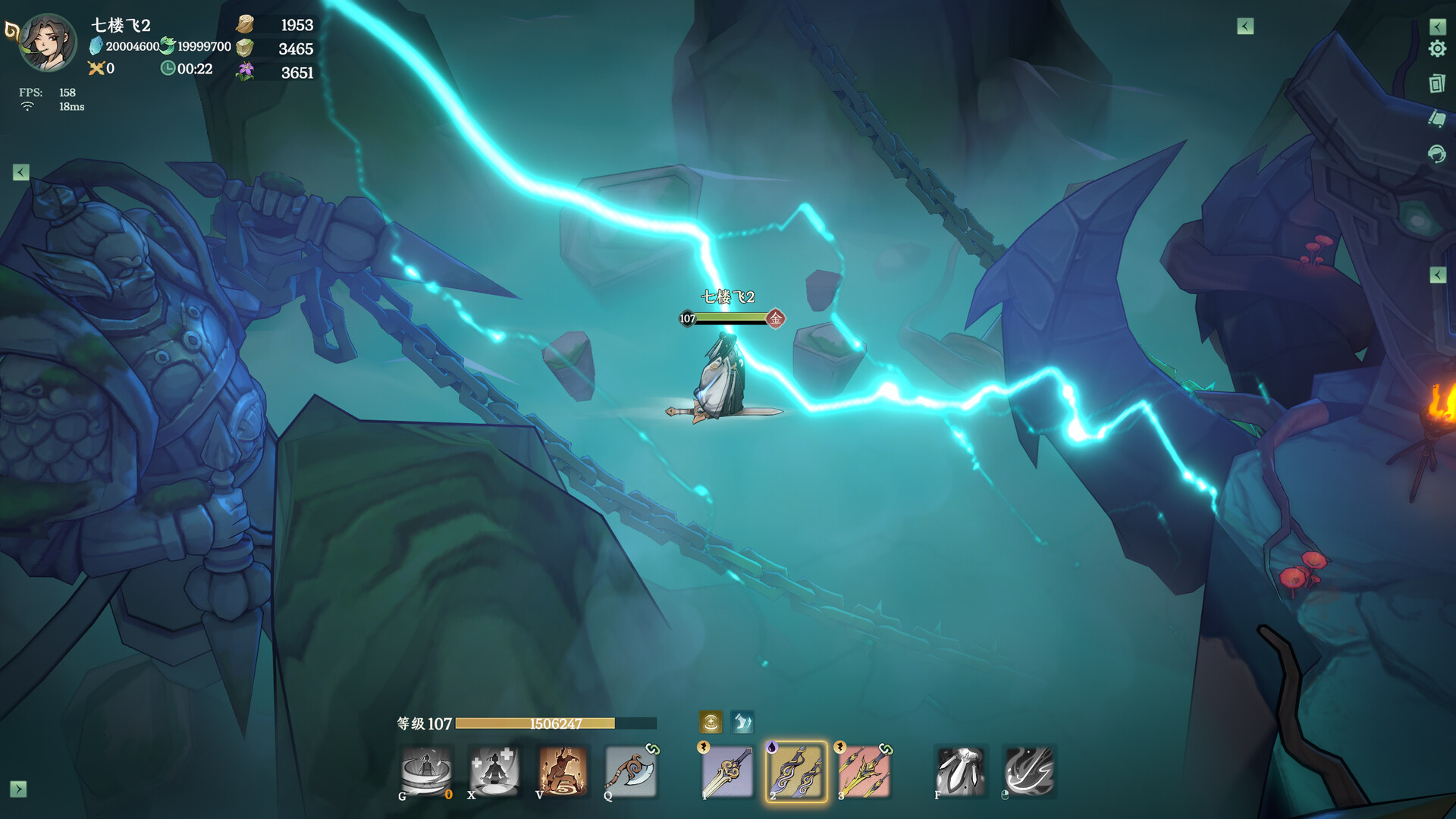Open the settings gear on right sidebar
Viewport: 1456px width, 819px height.
pos(1436,49)
